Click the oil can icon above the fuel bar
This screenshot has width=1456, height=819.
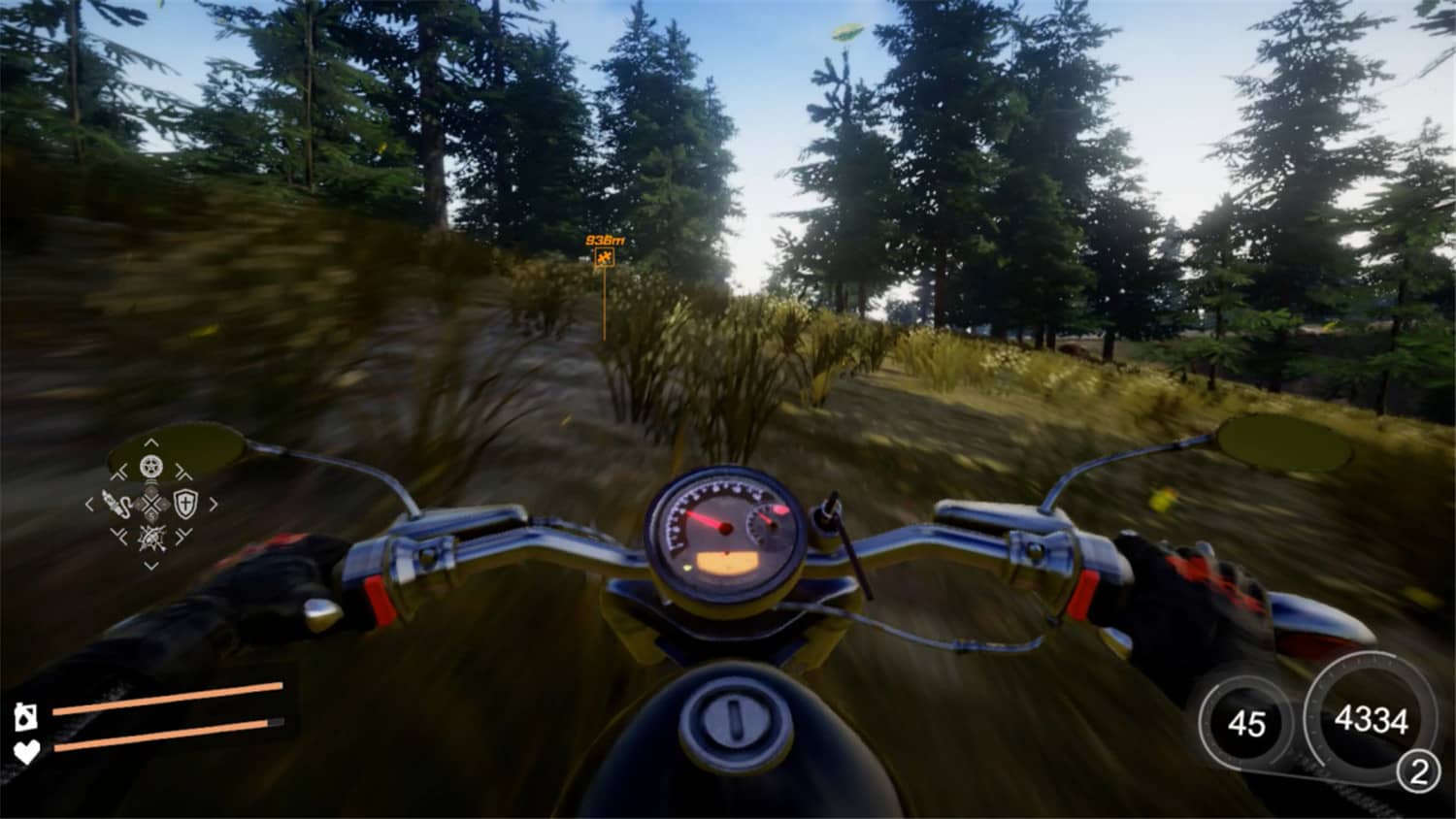(26, 716)
